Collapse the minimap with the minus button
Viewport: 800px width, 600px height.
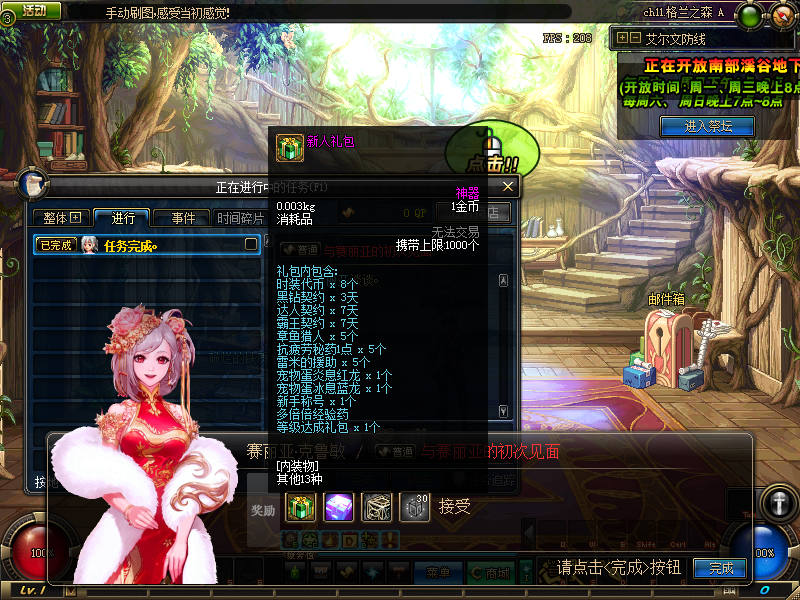click(634, 38)
